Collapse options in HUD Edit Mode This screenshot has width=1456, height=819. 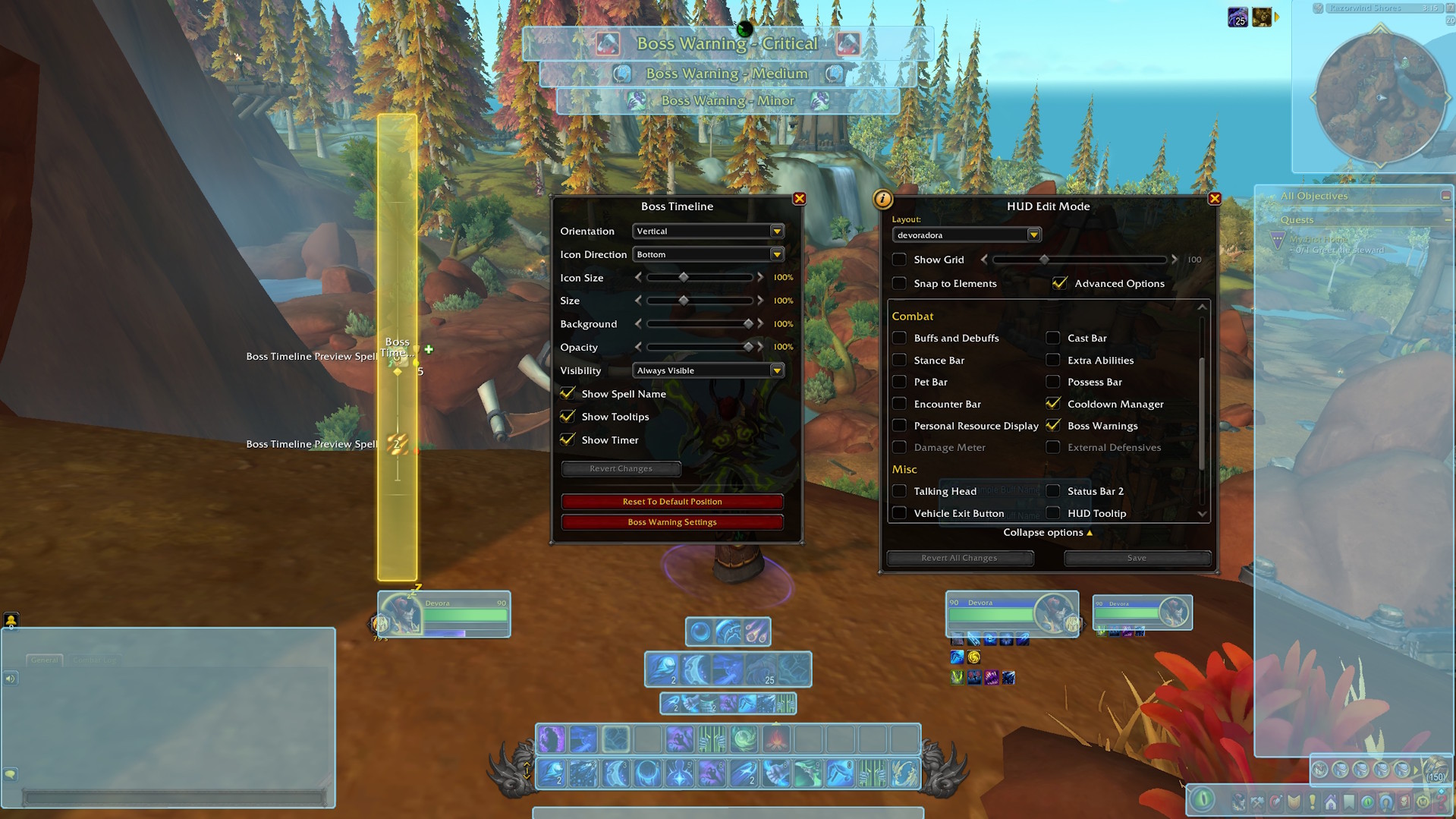[x=1047, y=533]
